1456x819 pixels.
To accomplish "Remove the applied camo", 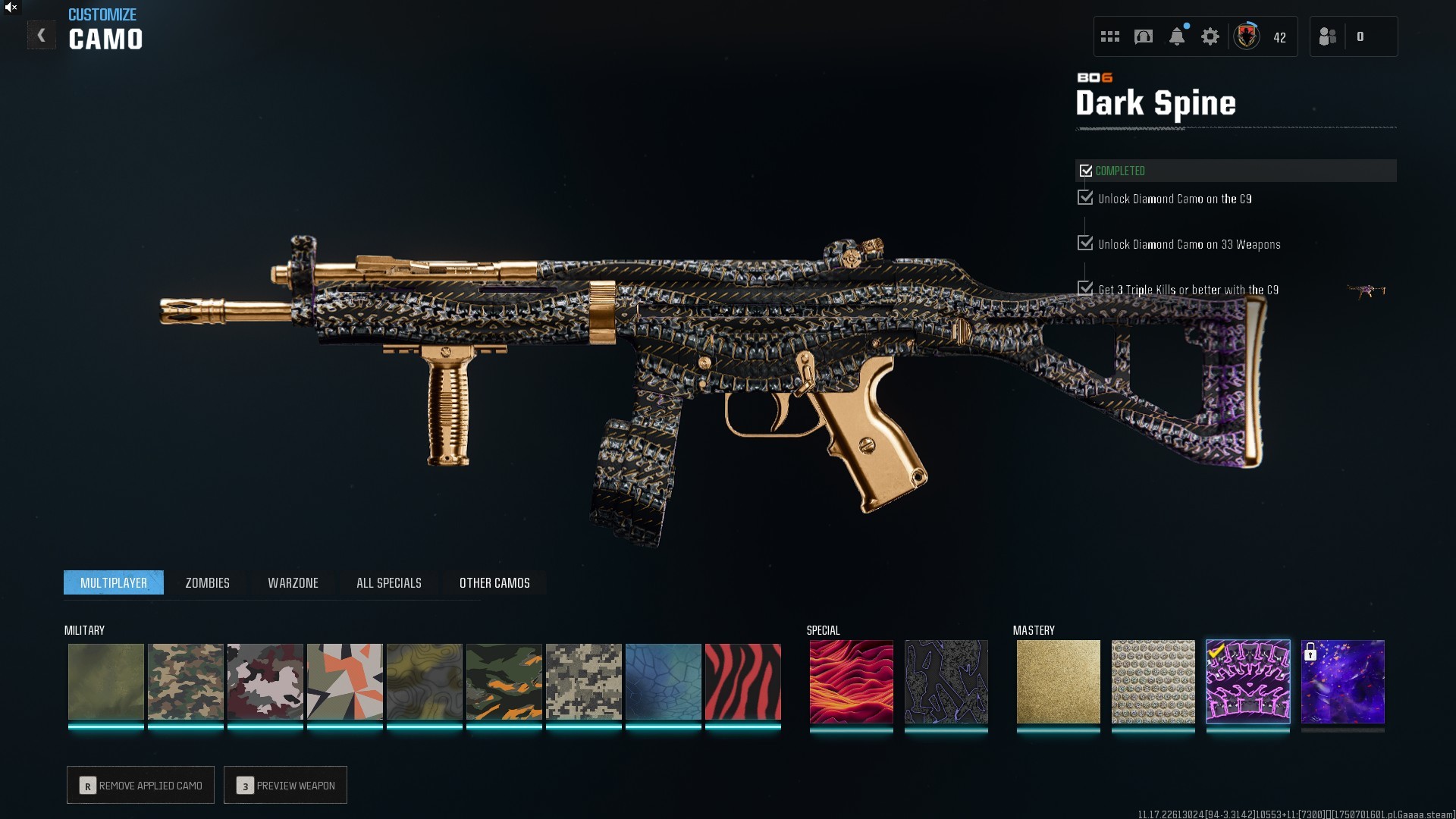I will pyautogui.click(x=141, y=786).
